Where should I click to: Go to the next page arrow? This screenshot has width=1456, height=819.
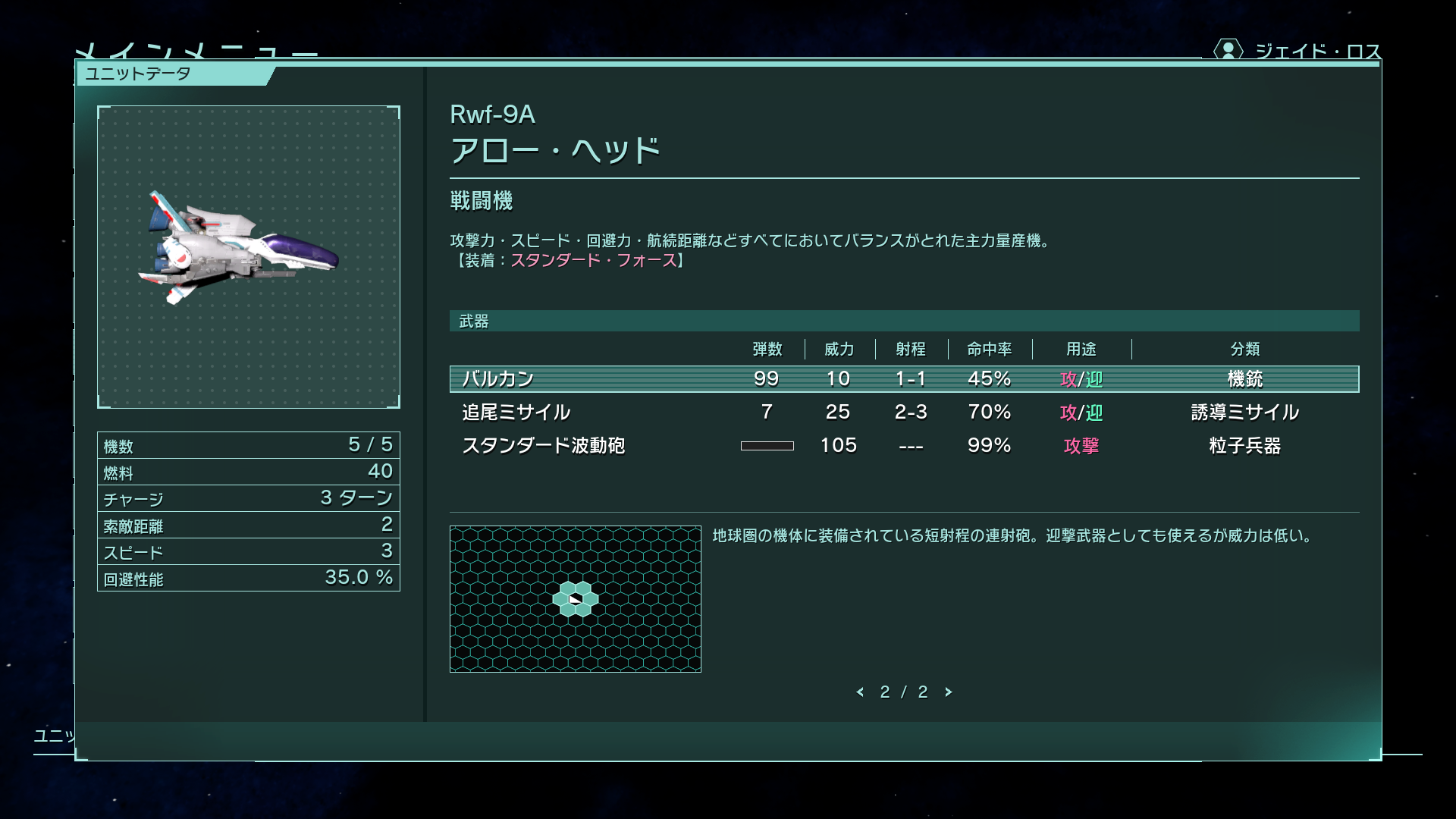948,692
